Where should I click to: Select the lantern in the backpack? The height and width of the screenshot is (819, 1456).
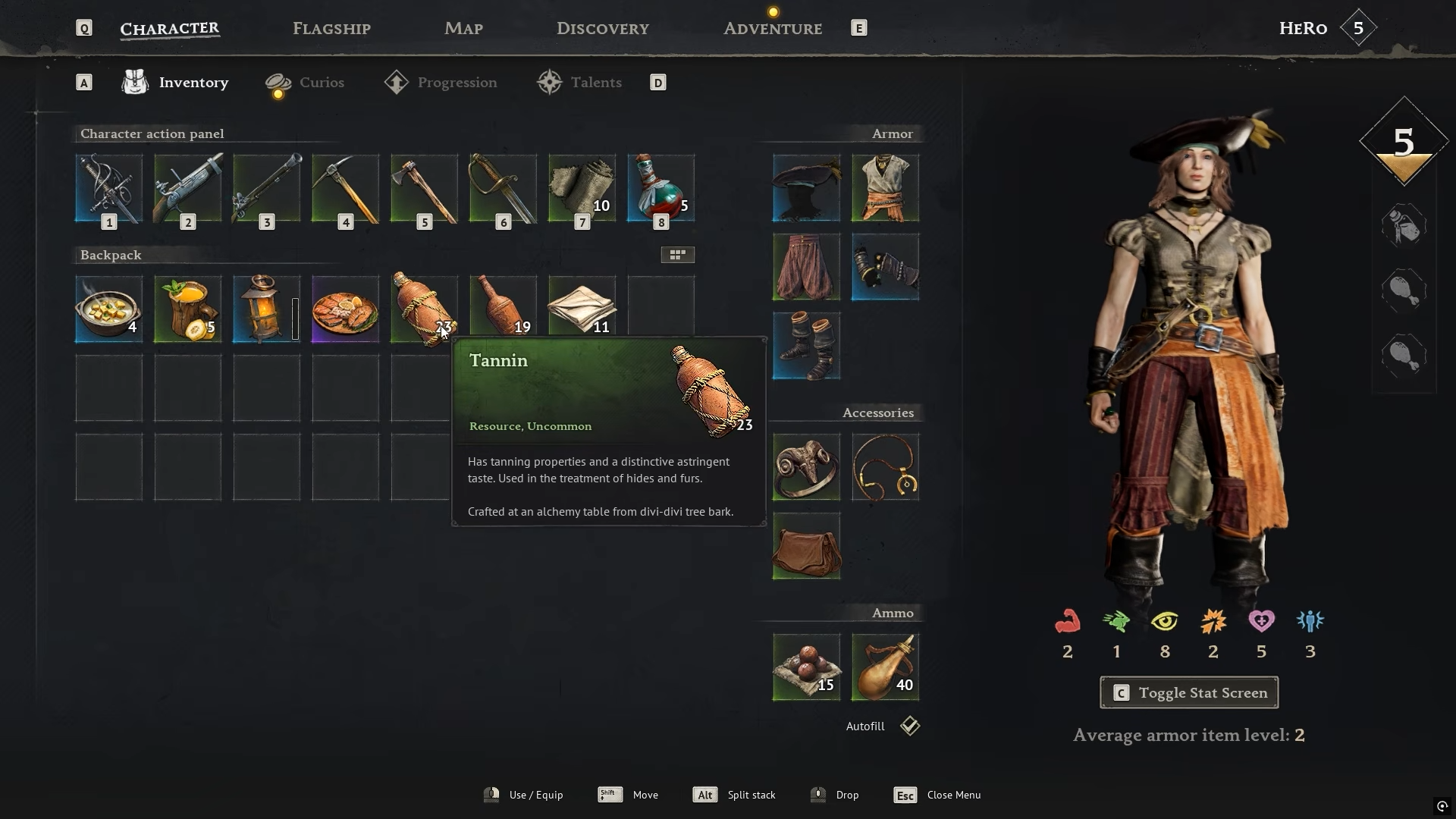click(x=266, y=309)
